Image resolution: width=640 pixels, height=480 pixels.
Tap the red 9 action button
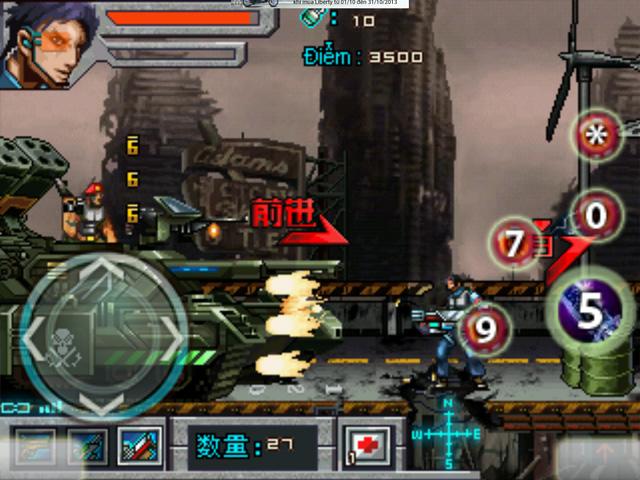485,329
